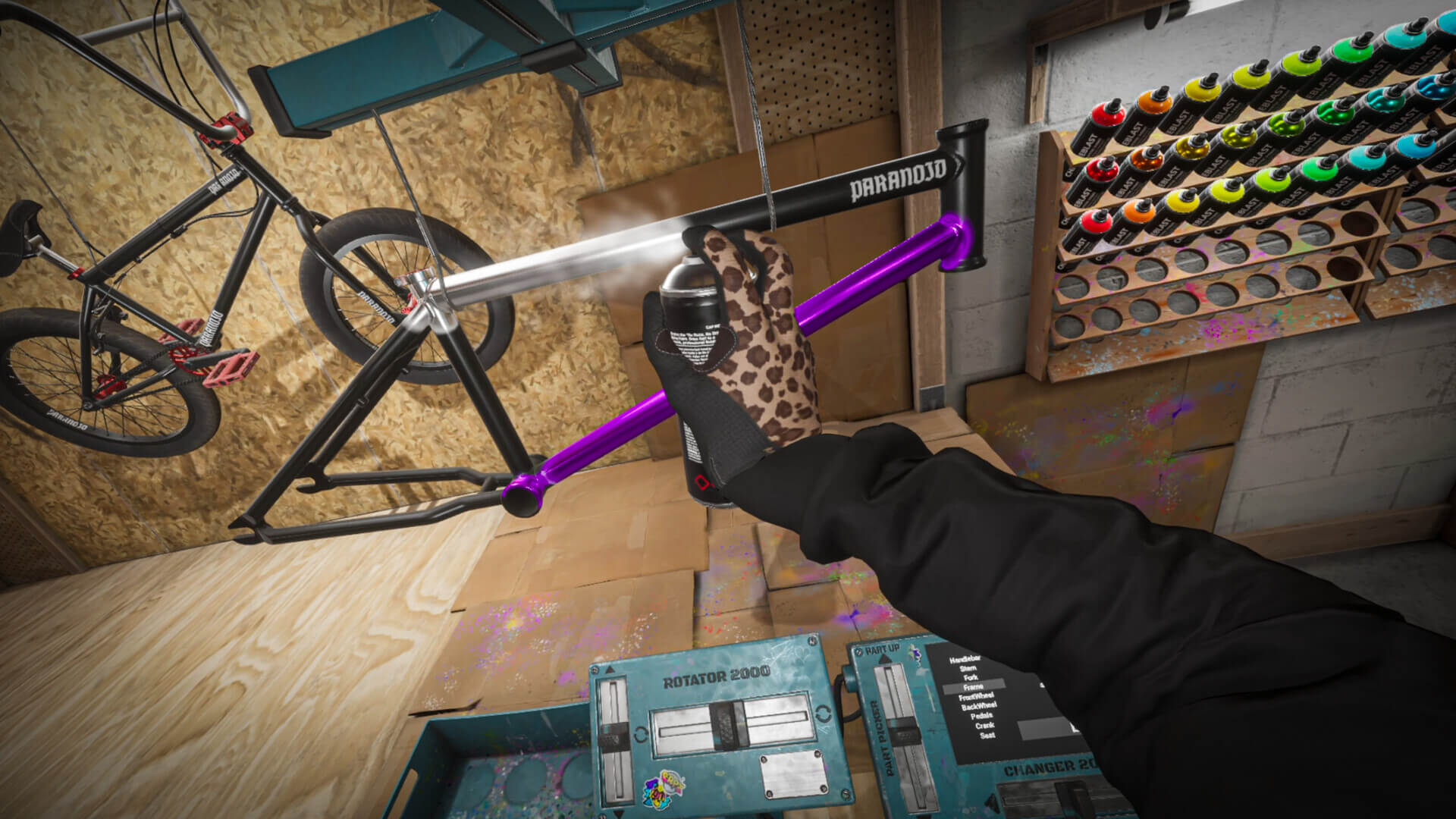Select Handlebar in the part list
The image size is (1456, 819).
[x=965, y=660]
